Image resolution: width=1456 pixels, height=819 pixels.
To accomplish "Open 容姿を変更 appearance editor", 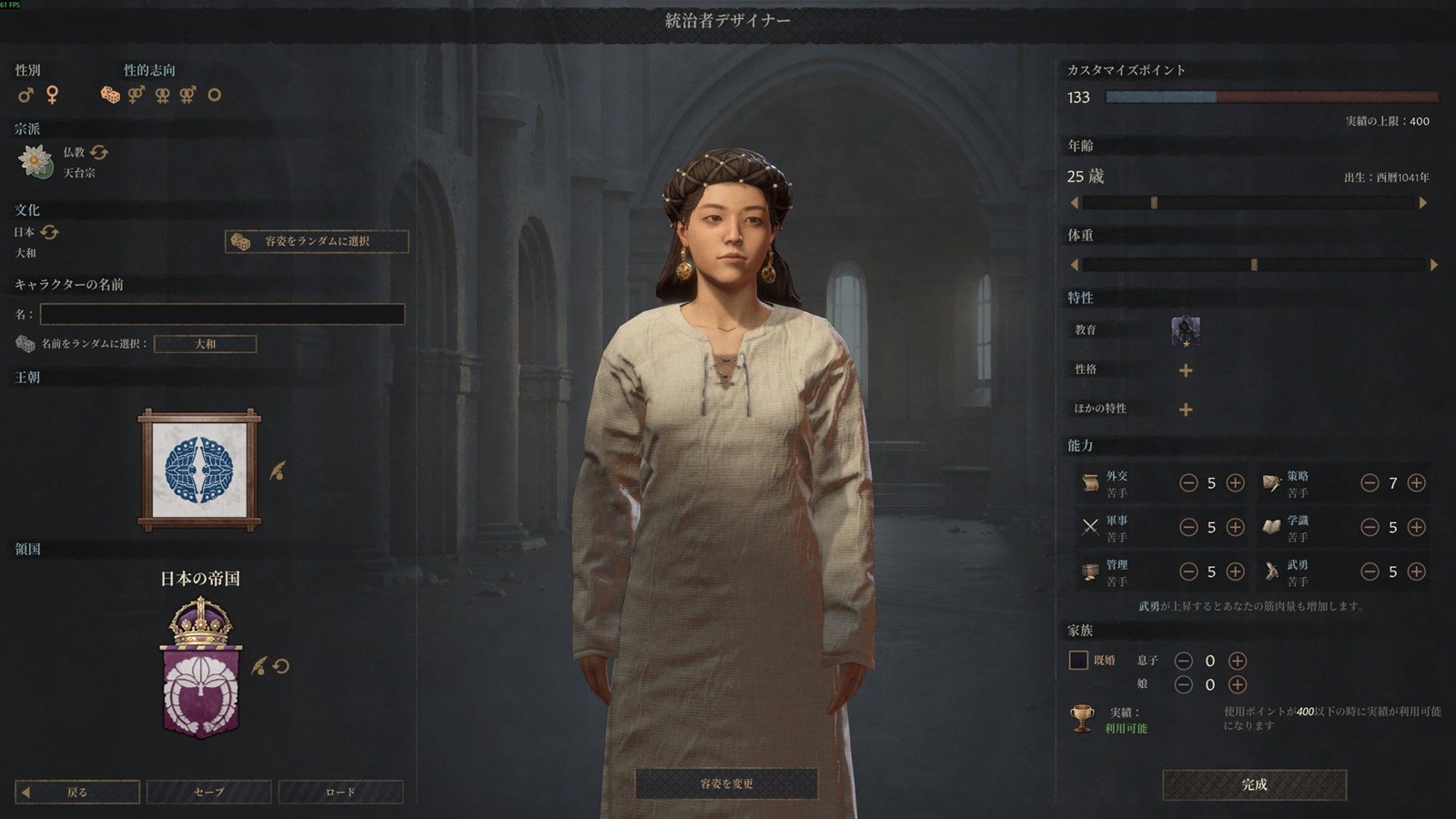I will (x=726, y=784).
